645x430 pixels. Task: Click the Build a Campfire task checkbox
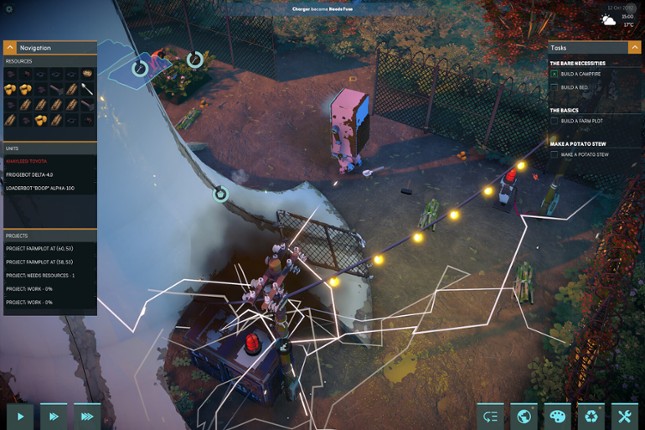coord(554,74)
